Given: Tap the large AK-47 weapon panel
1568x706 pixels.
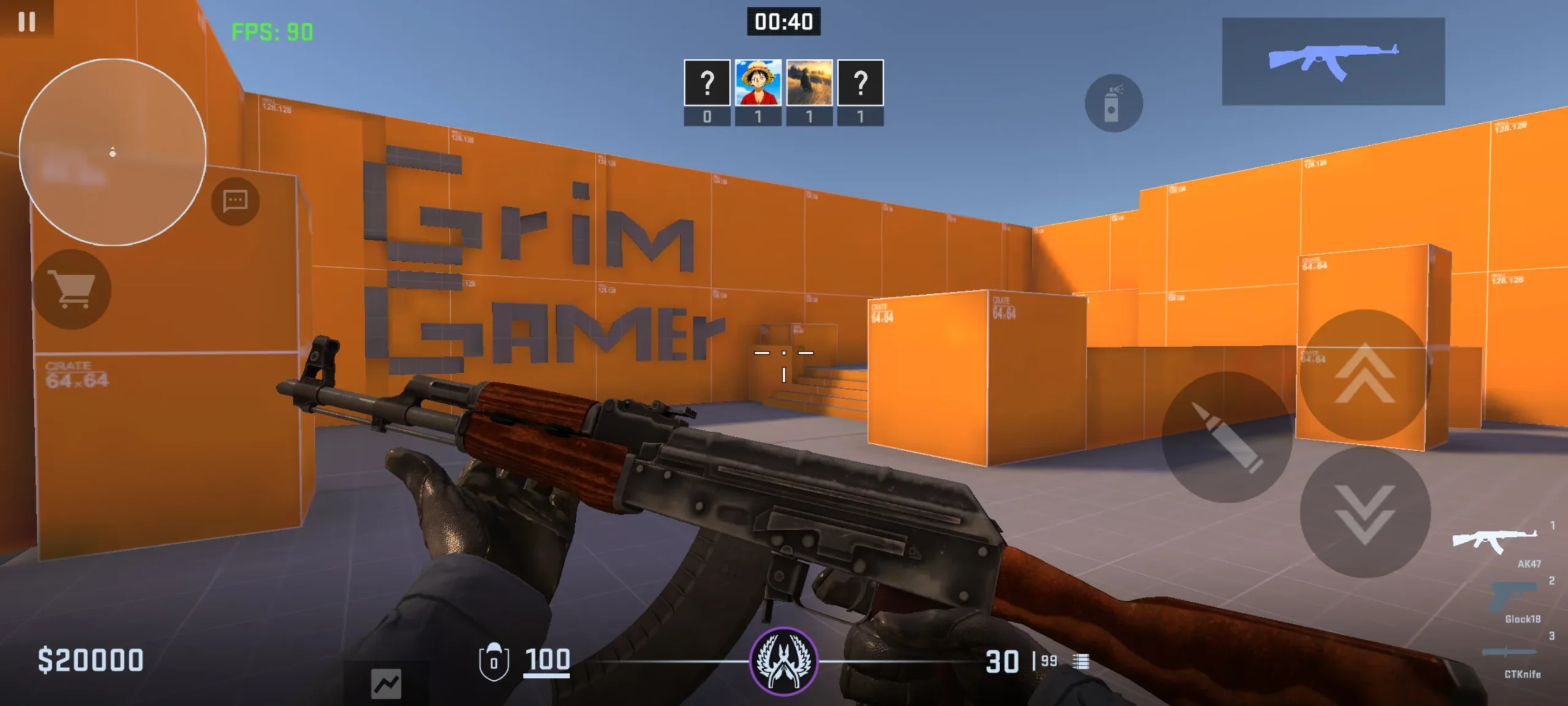Looking at the screenshot, I should (1333, 61).
